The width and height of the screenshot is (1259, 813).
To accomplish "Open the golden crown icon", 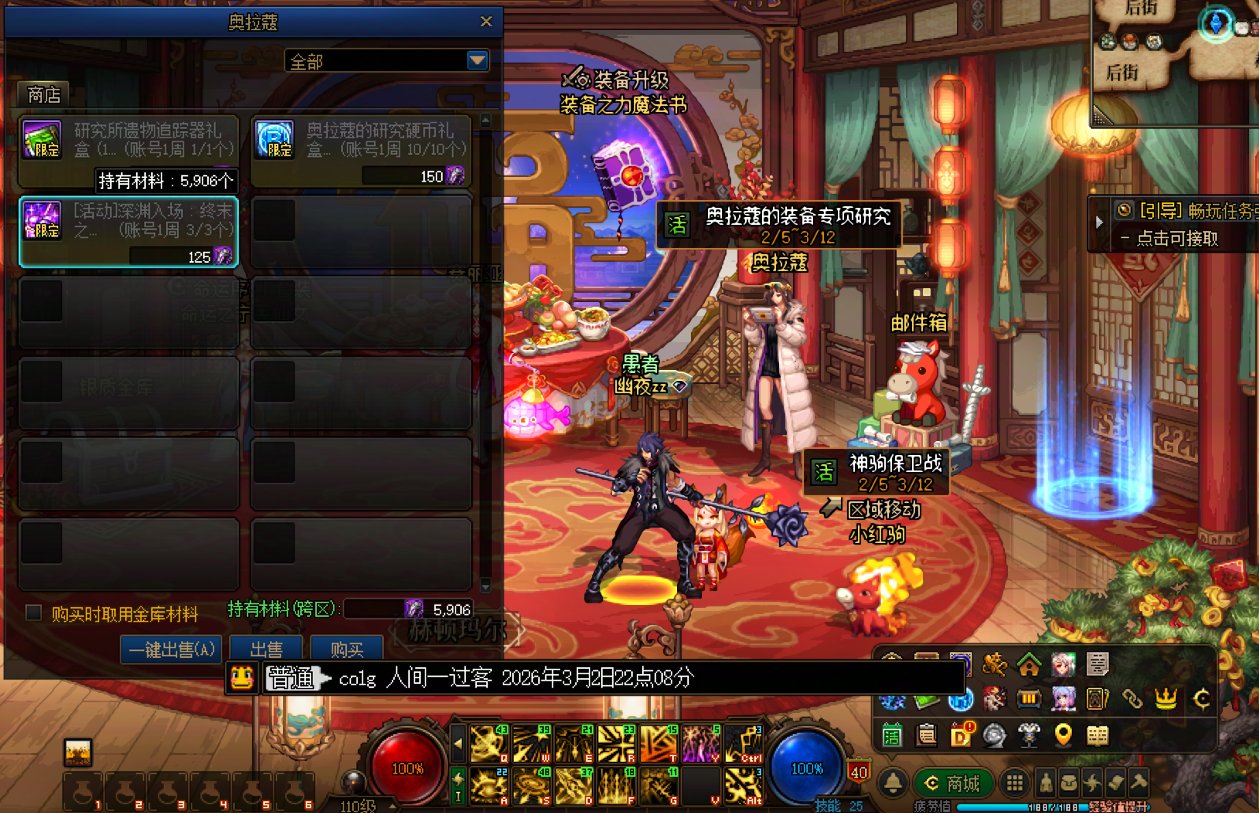I will 1165,699.
